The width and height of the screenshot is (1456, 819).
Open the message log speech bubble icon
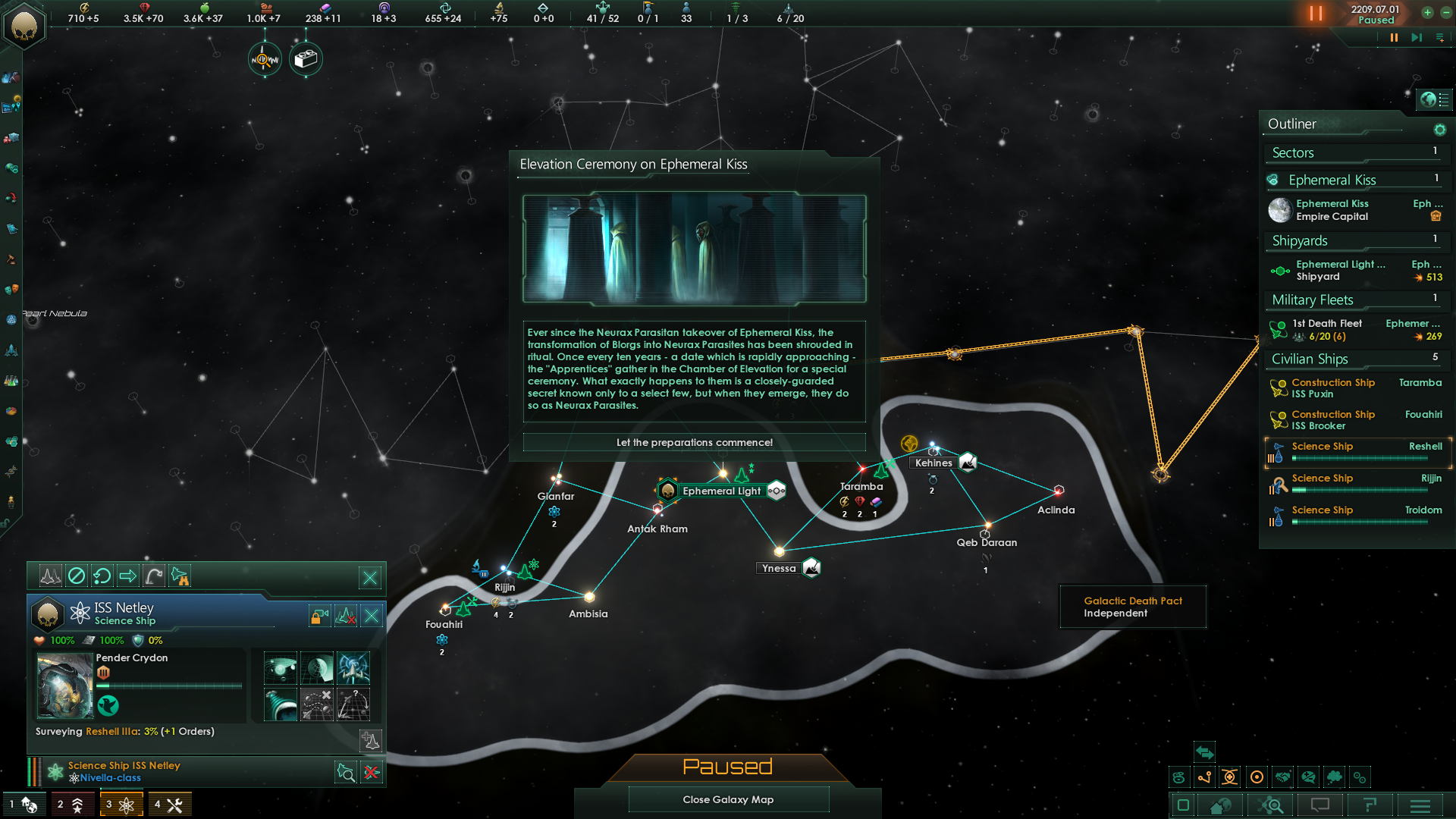click(x=1319, y=805)
